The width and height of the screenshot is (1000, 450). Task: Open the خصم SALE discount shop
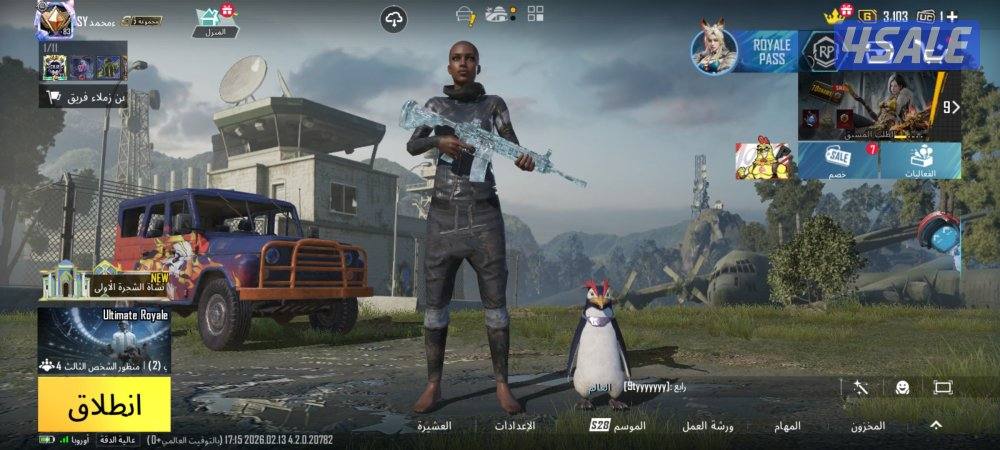tap(838, 160)
